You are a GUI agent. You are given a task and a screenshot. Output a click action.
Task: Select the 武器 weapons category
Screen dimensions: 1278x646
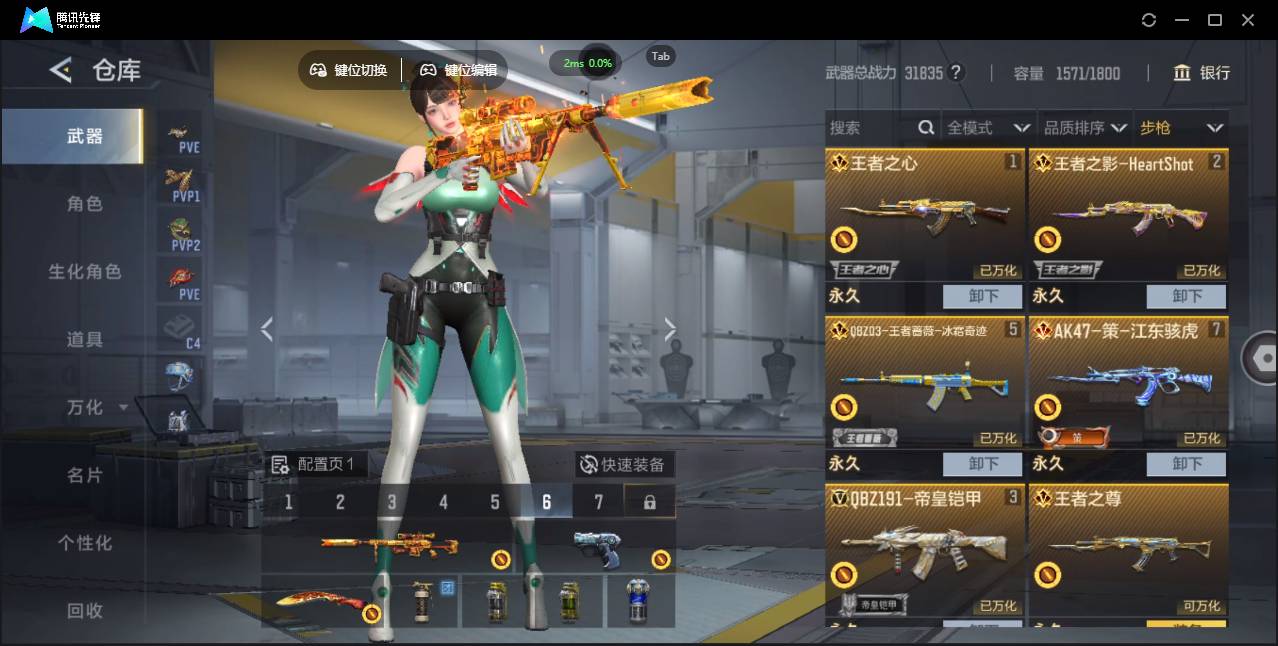[x=84, y=136]
